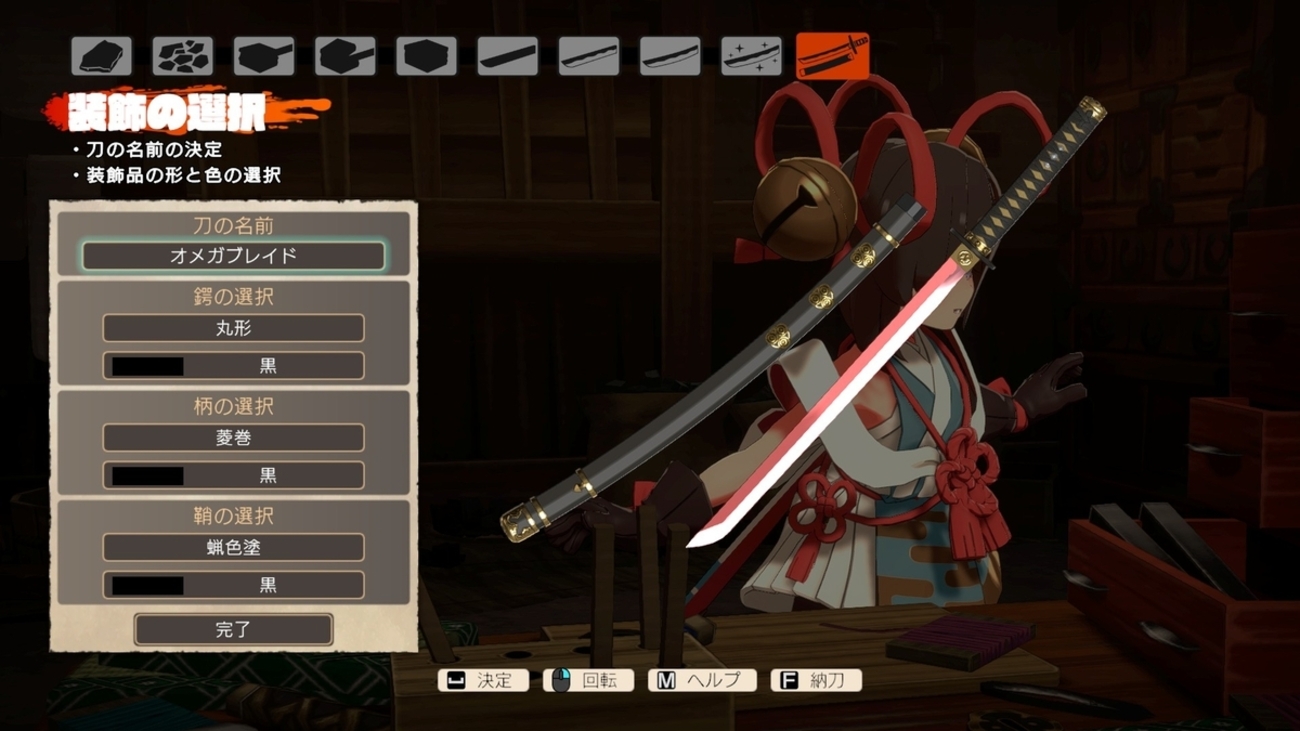Select the straight flat bar step icon

507,56
